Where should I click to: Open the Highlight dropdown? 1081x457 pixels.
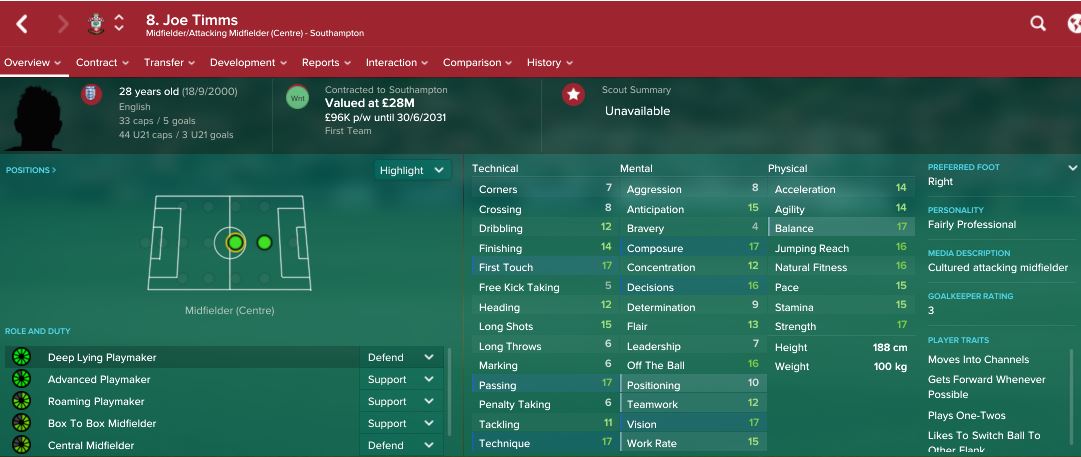pyautogui.click(x=411, y=170)
